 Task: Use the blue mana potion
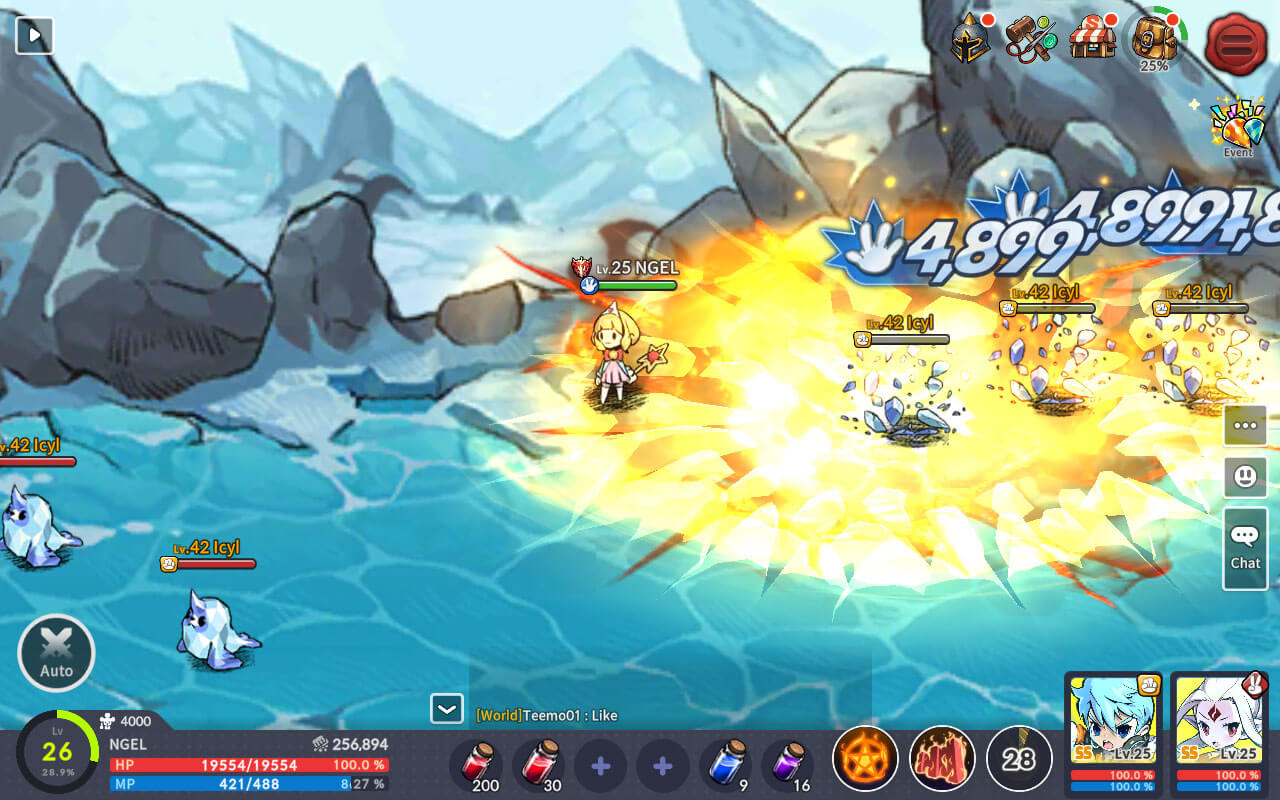coord(725,765)
